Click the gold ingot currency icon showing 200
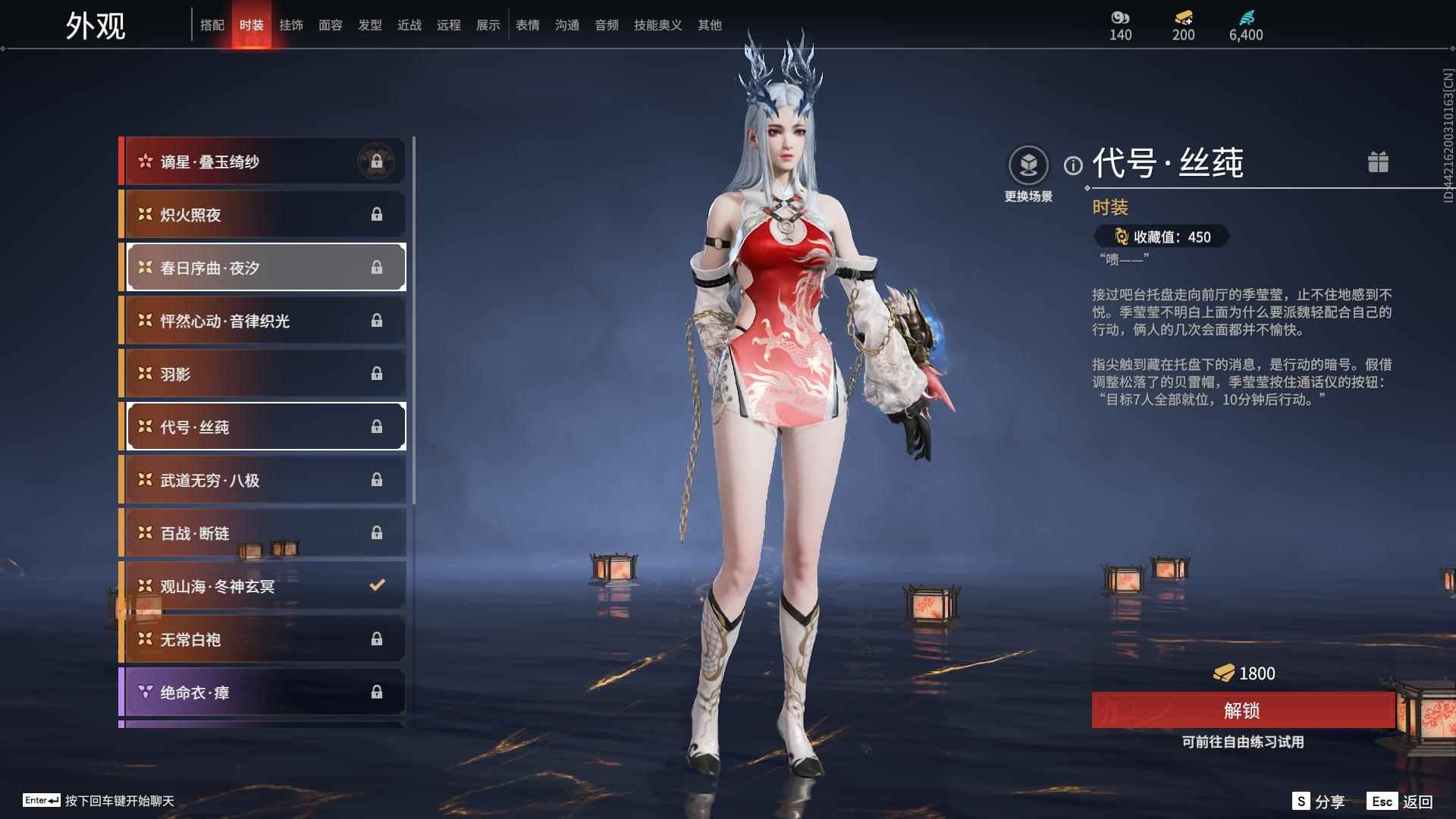Image resolution: width=1456 pixels, height=819 pixels. pos(1182,17)
